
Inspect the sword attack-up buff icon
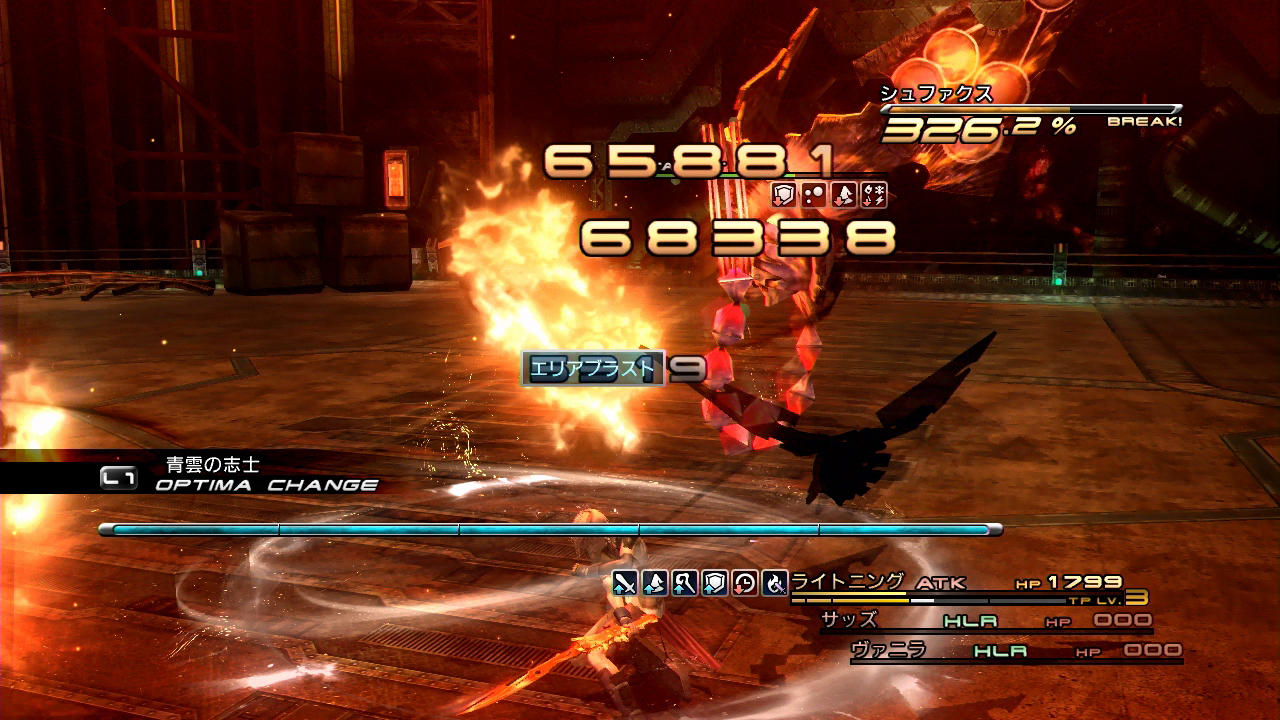pyautogui.click(x=625, y=583)
